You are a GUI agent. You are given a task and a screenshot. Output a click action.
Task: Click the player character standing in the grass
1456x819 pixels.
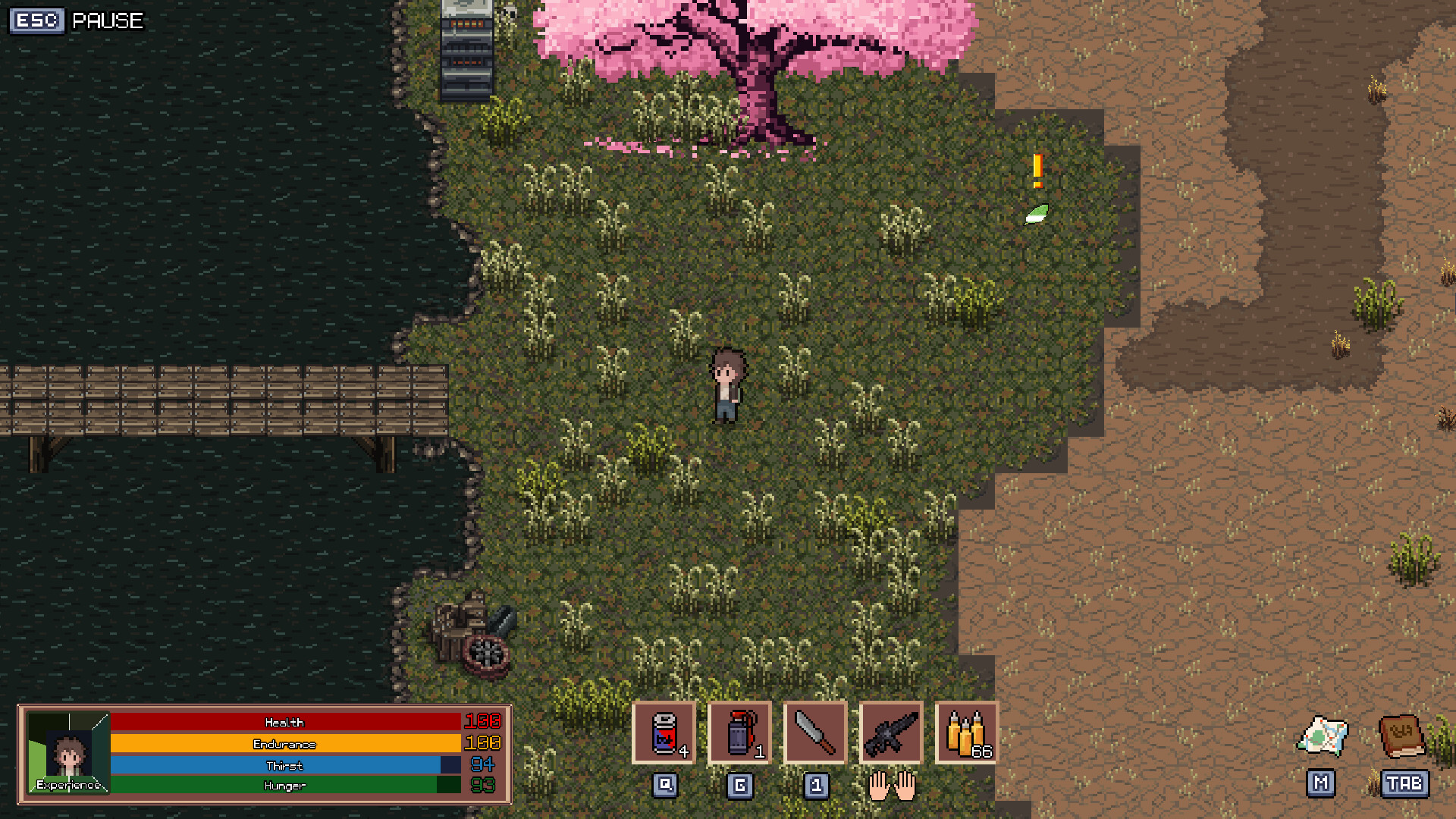coord(727,383)
